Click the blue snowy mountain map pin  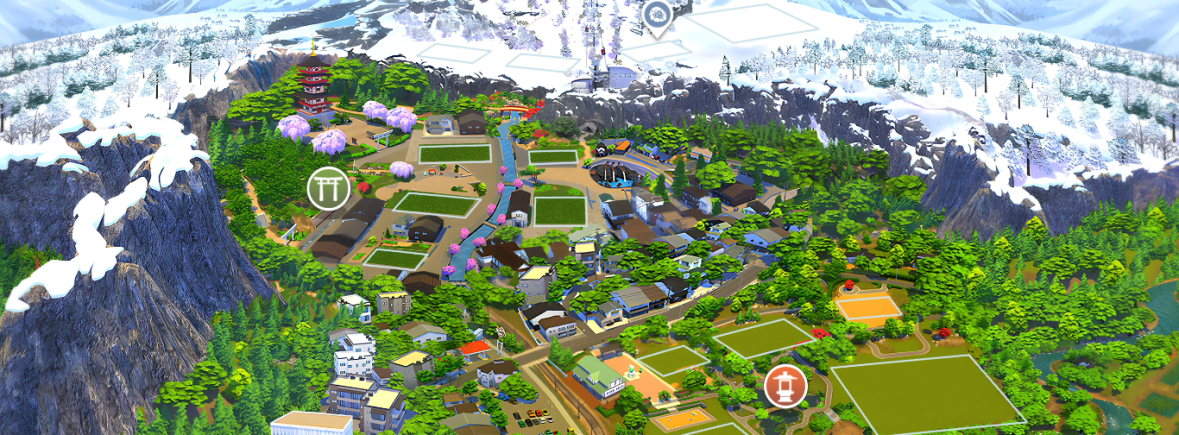[x=657, y=16]
